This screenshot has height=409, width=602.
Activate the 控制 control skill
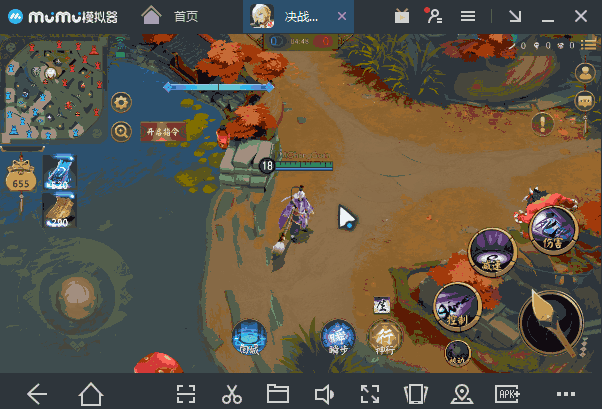(456, 303)
